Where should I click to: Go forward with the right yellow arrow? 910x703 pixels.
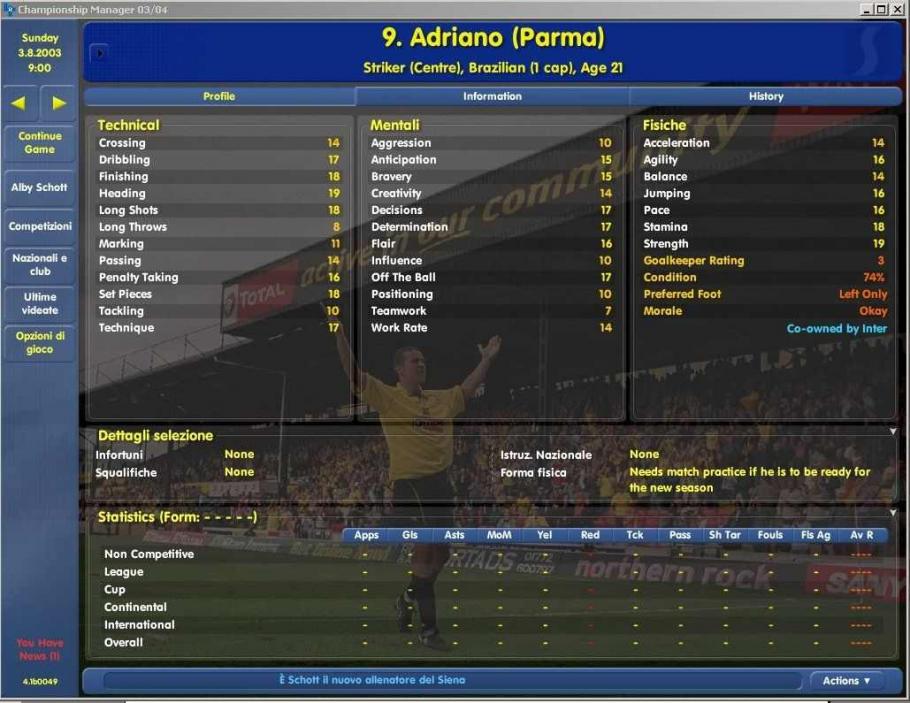[59, 102]
